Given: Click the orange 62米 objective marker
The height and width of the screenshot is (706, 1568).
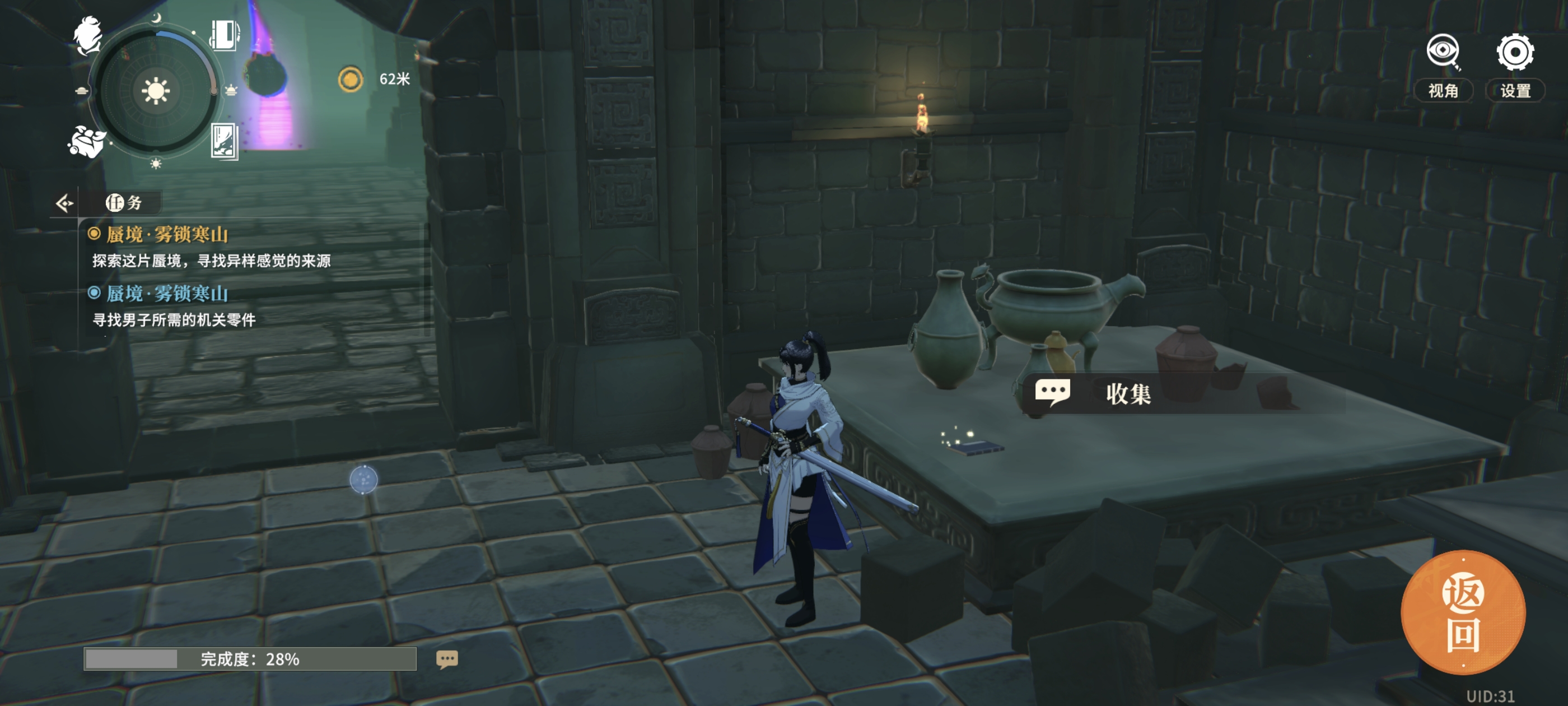Looking at the screenshot, I should click(x=351, y=79).
